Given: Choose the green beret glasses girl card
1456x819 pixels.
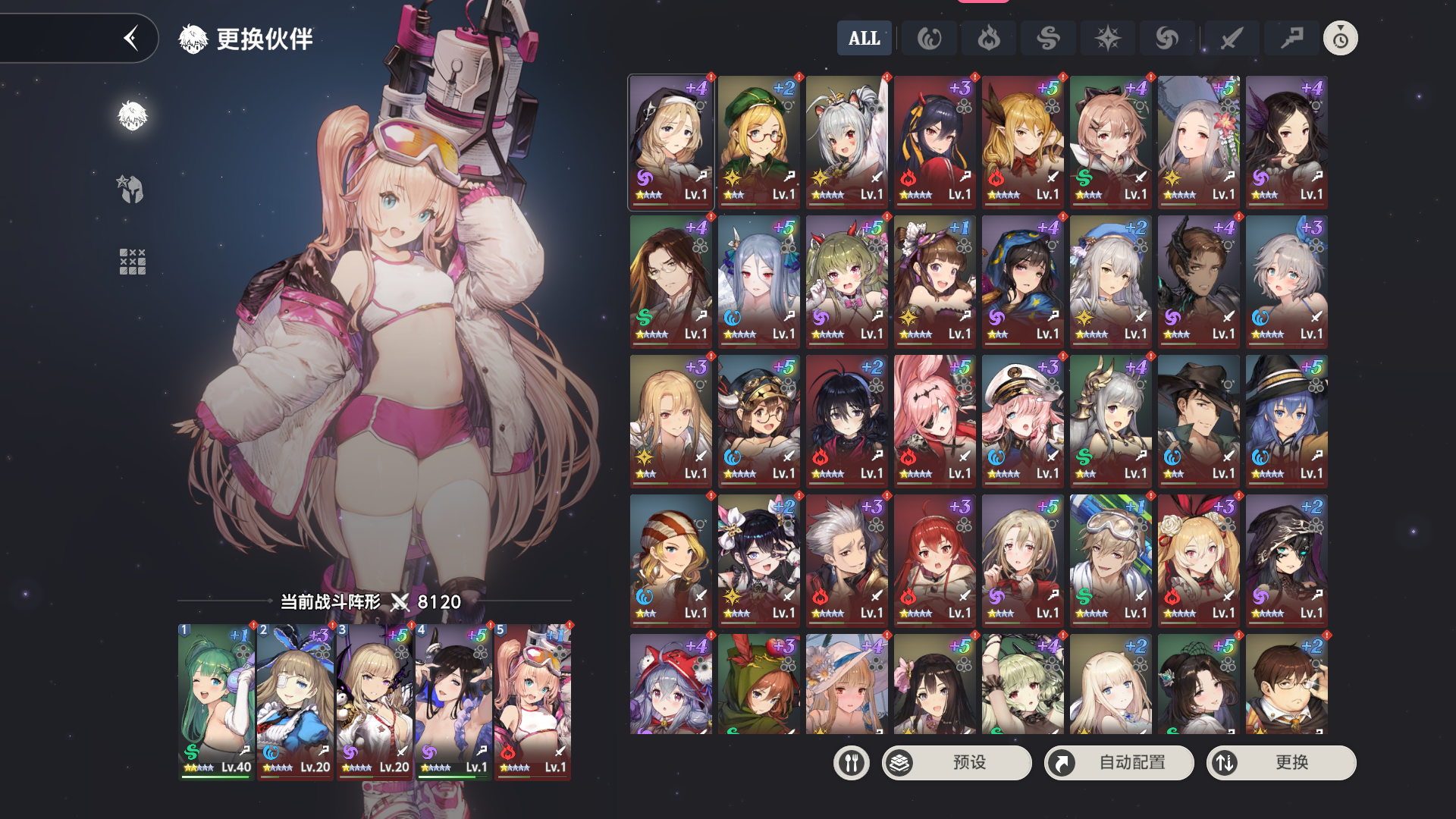Looking at the screenshot, I should 758,141.
